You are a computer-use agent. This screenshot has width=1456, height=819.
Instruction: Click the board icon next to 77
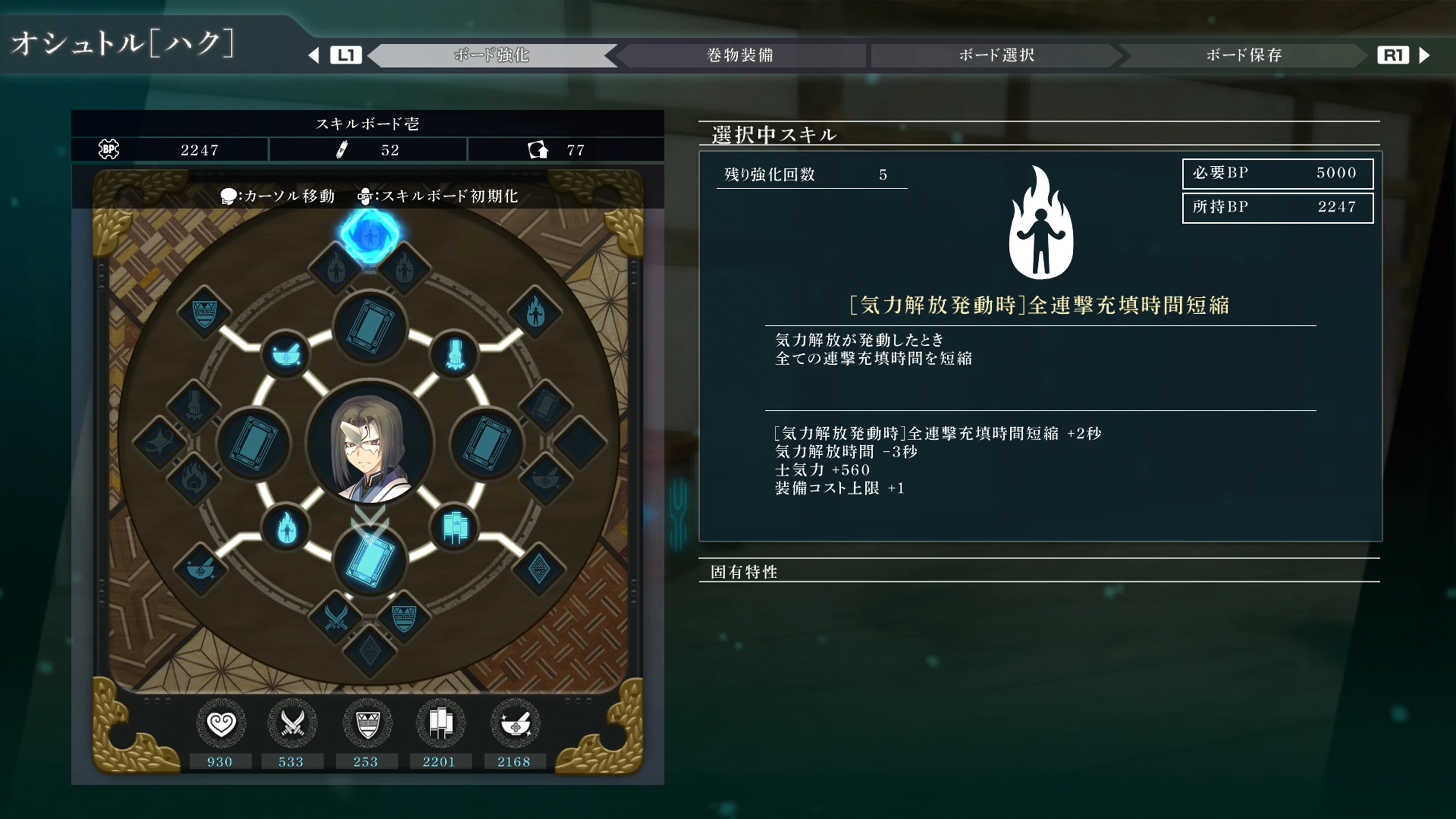[539, 149]
